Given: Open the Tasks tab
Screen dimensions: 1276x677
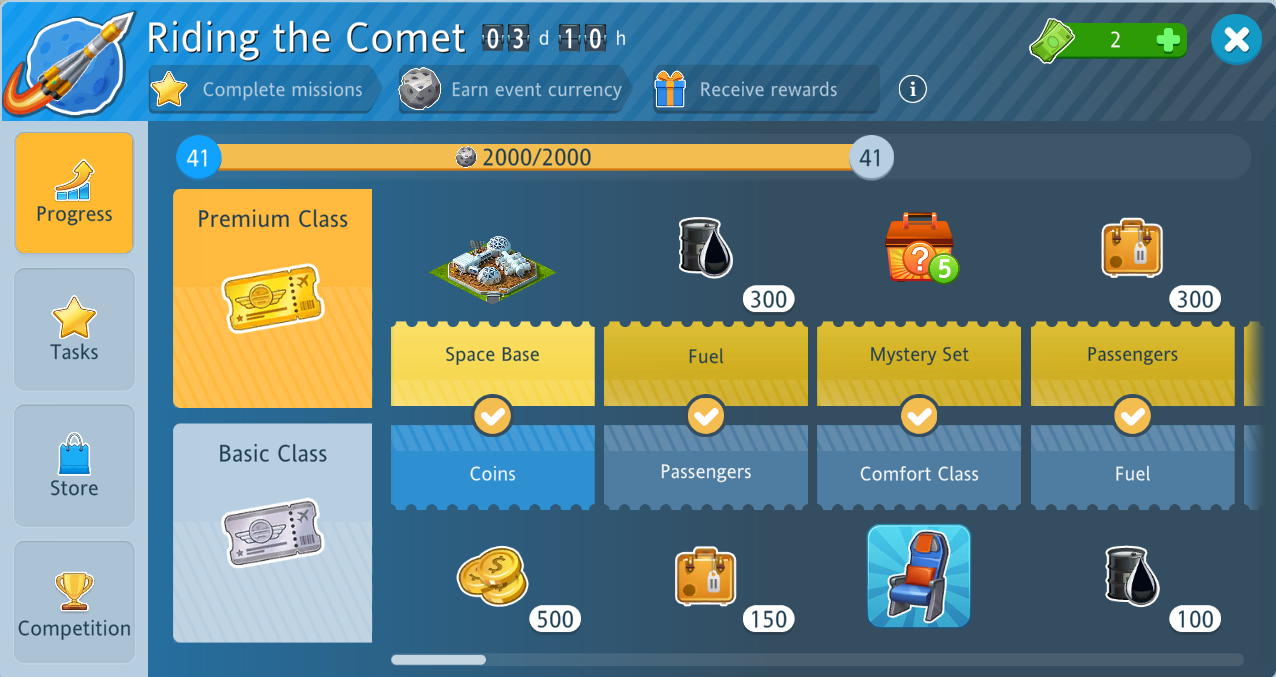Looking at the screenshot, I should point(74,329).
